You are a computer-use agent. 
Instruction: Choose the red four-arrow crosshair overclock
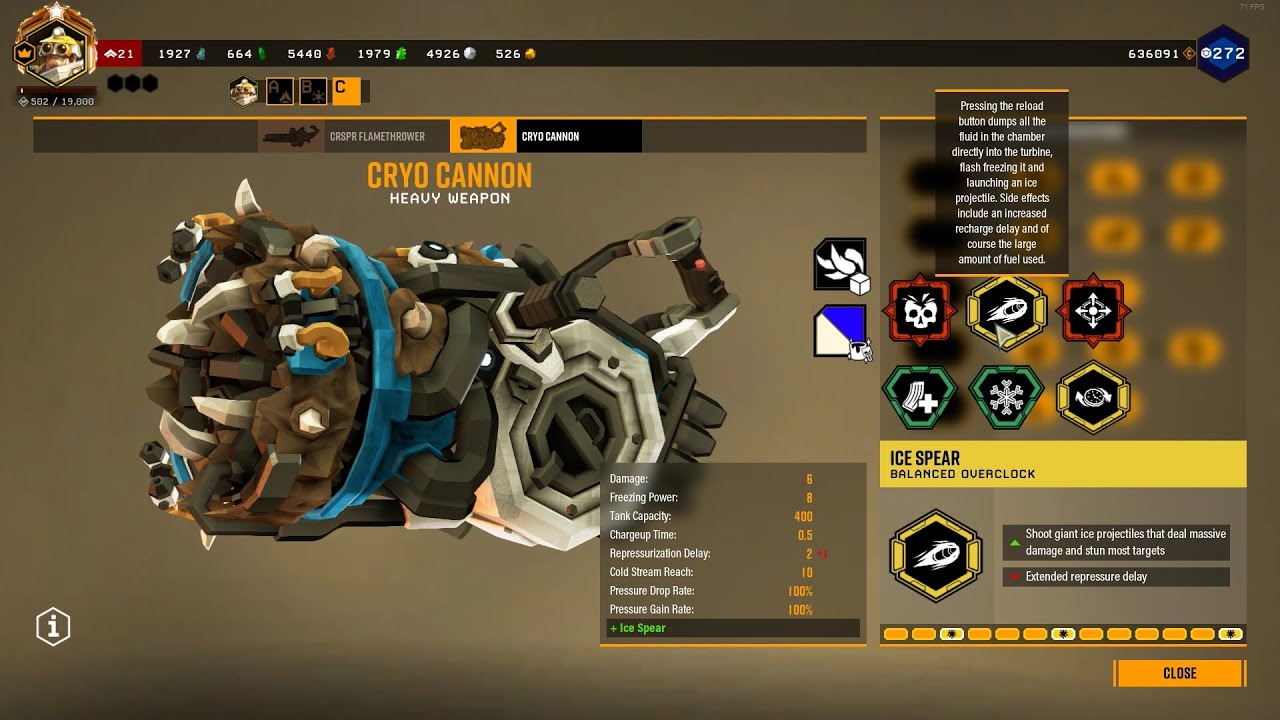pyautogui.click(x=1093, y=313)
